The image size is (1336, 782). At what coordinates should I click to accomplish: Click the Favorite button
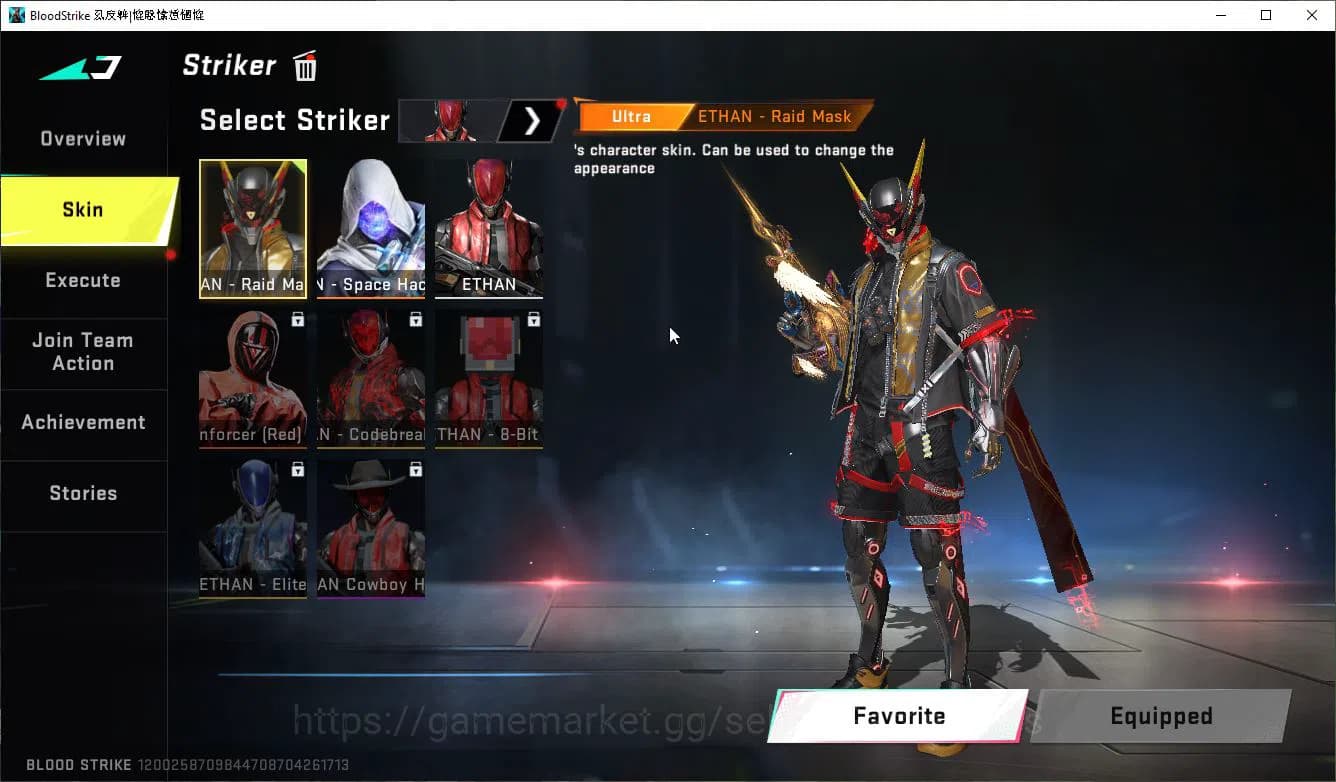[x=898, y=716]
